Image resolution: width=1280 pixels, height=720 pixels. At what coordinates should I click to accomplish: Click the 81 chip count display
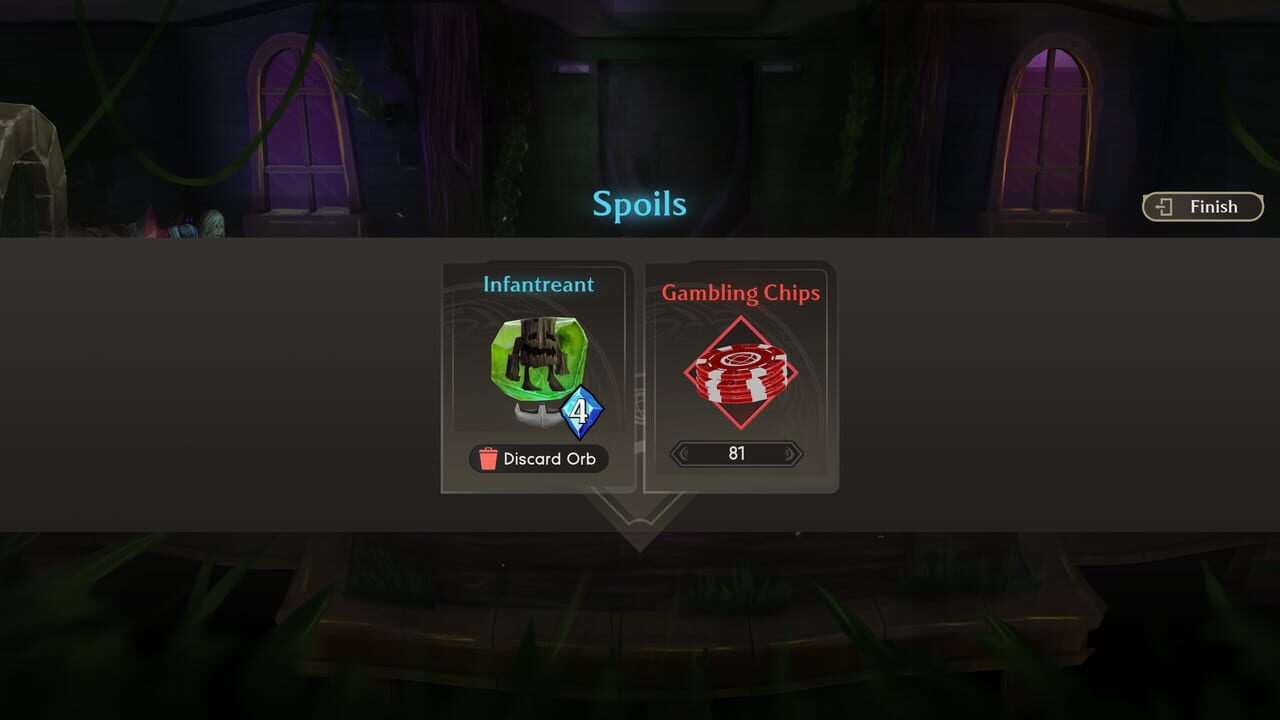coord(739,454)
